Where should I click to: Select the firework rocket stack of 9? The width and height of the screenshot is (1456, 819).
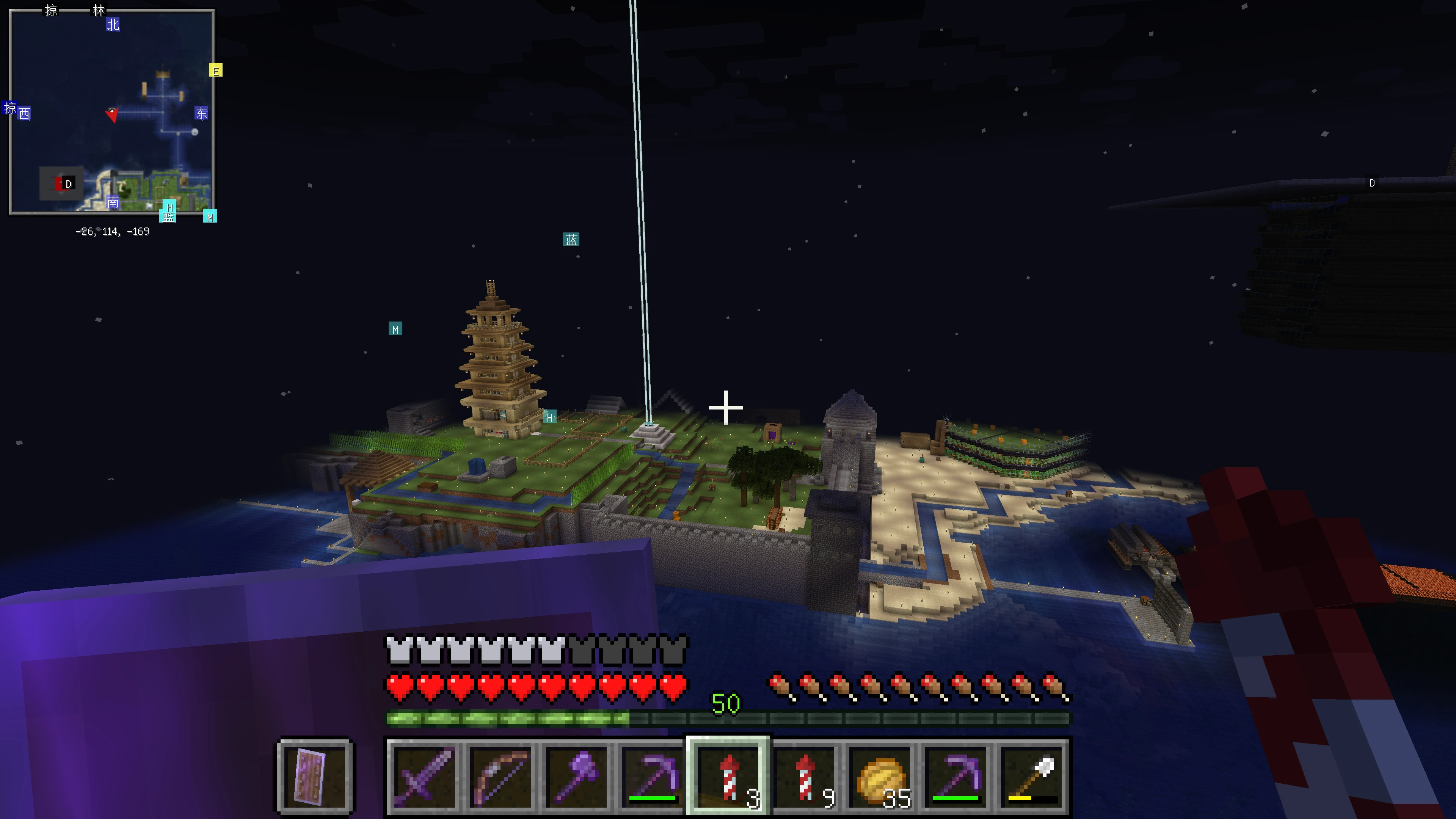(x=804, y=776)
